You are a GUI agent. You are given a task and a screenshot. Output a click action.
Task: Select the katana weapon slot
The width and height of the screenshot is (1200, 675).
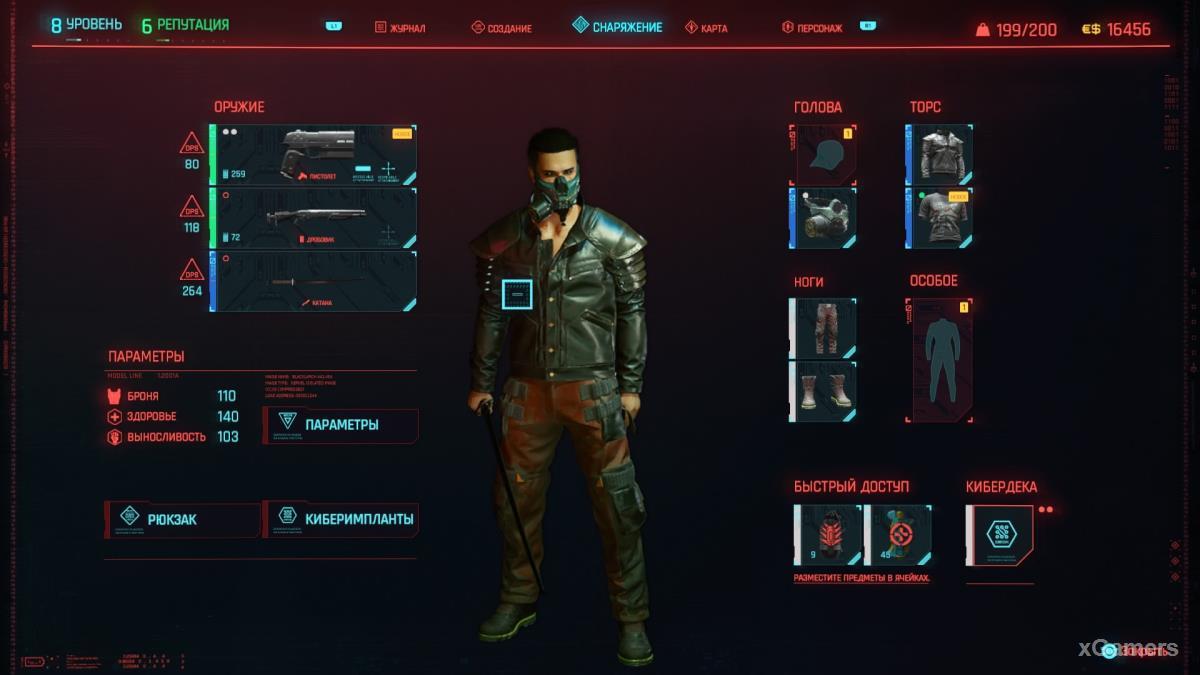[313, 281]
